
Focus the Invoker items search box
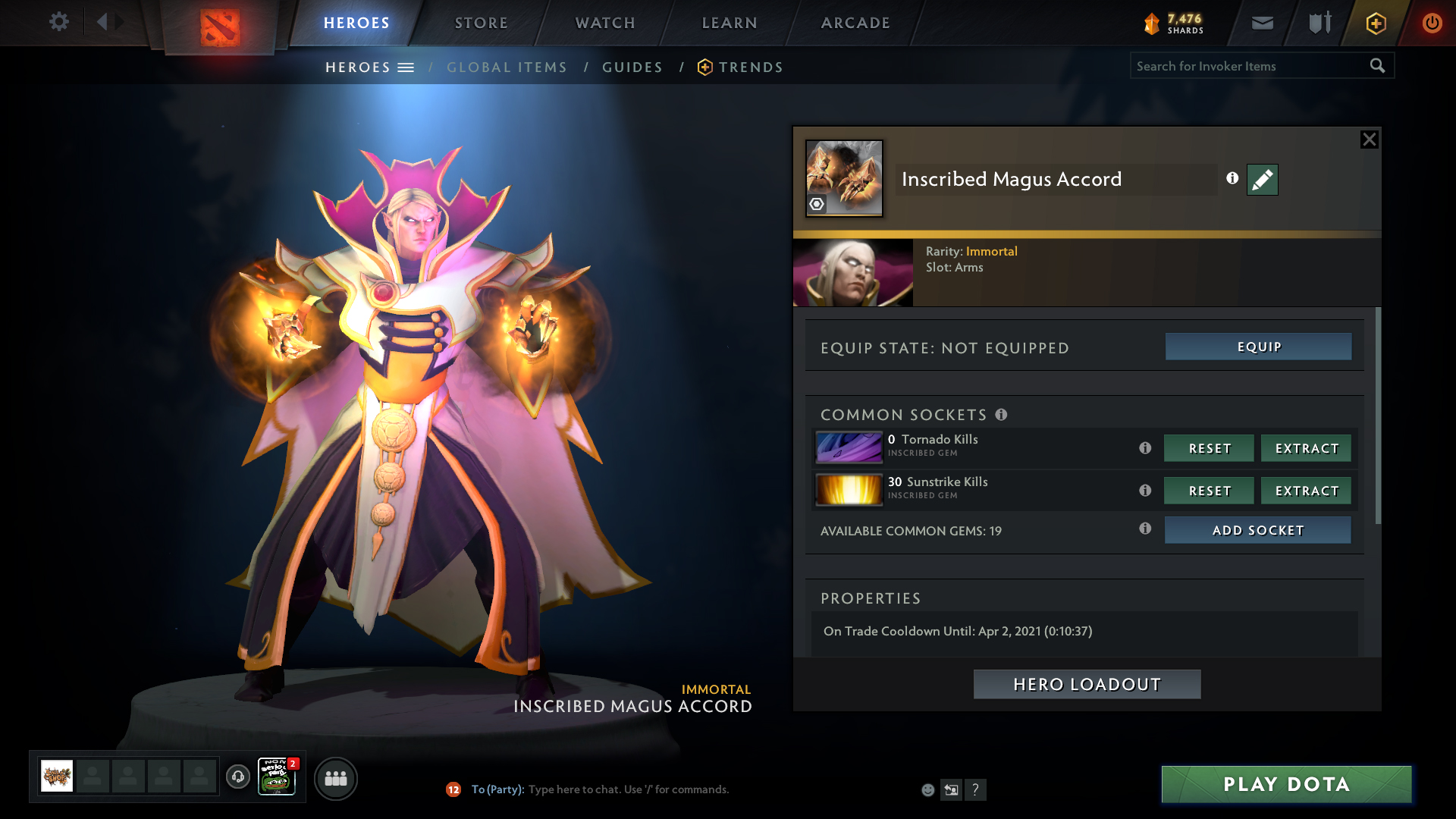(x=1247, y=66)
